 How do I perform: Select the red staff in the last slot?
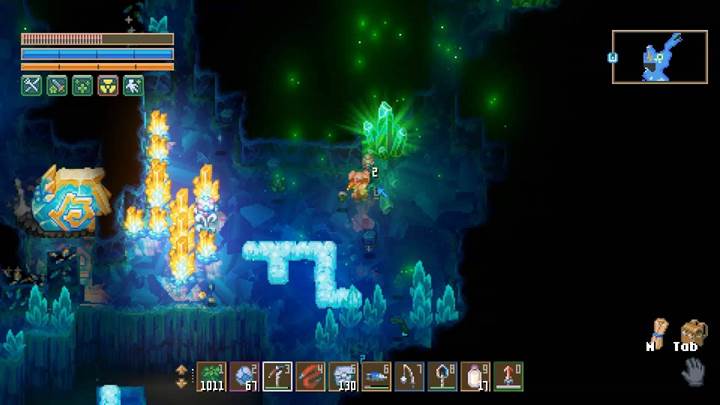(x=508, y=376)
